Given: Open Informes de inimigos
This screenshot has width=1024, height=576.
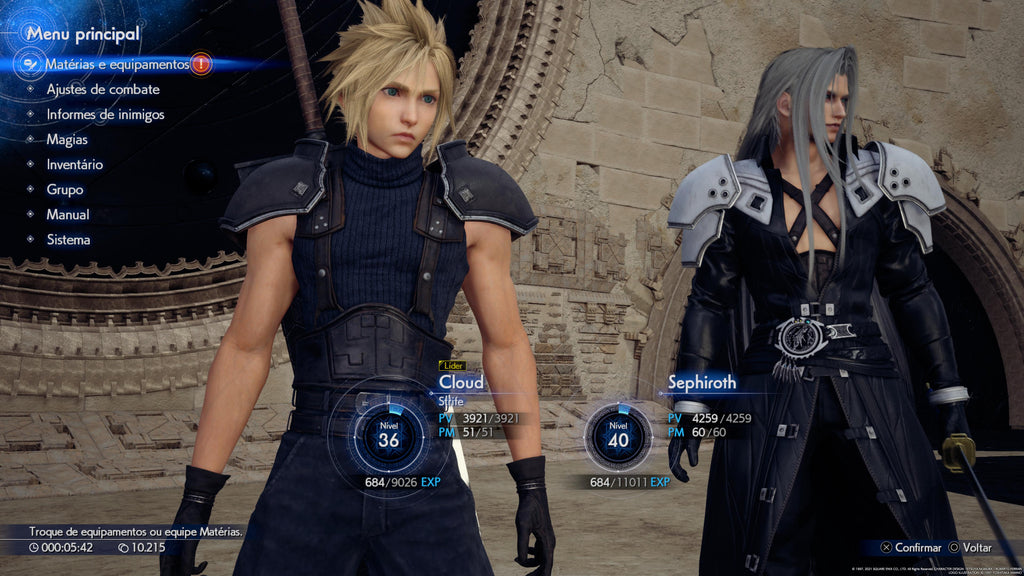Looking at the screenshot, I should pos(105,114).
